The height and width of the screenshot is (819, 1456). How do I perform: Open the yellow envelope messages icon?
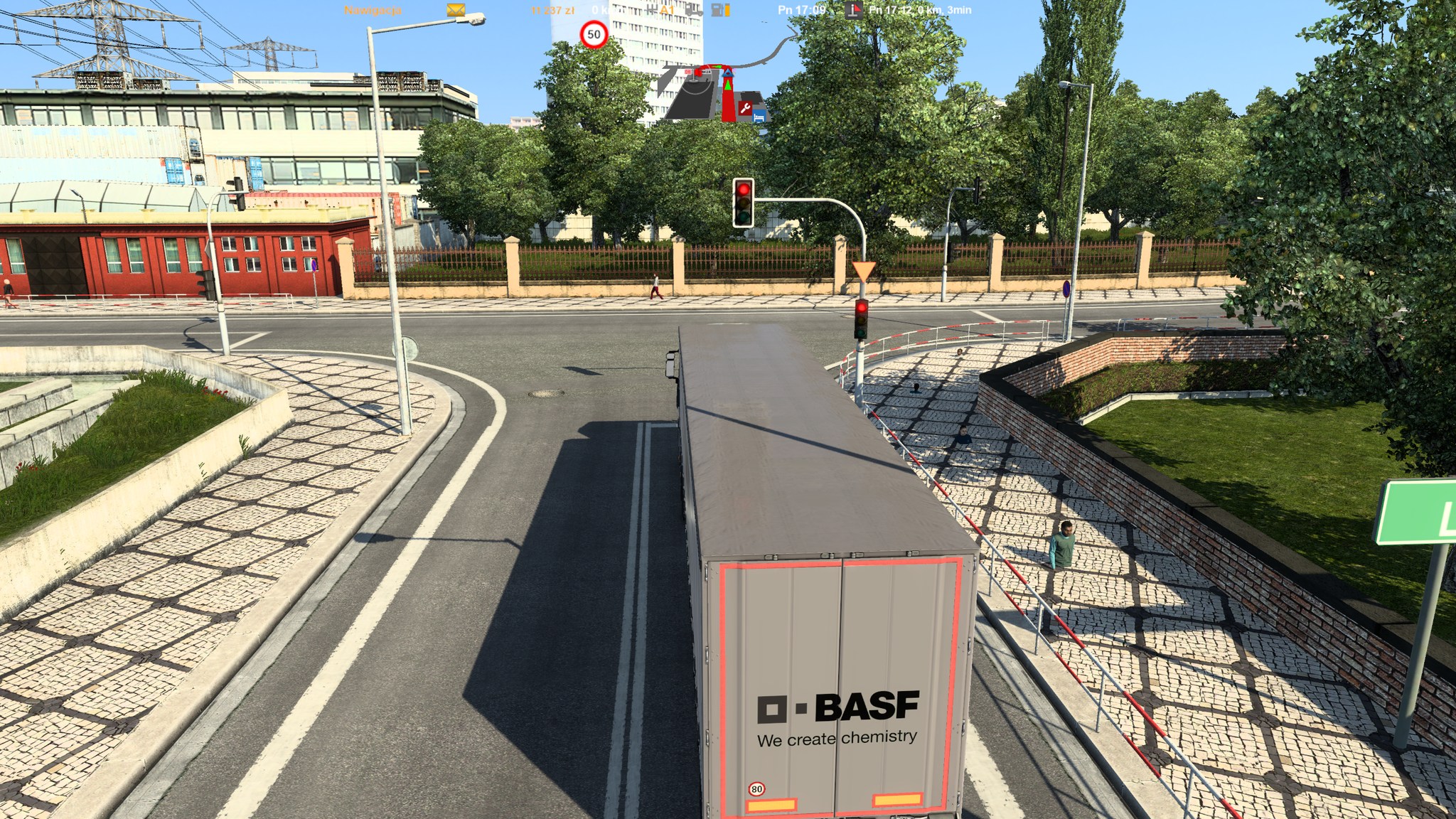[x=456, y=10]
